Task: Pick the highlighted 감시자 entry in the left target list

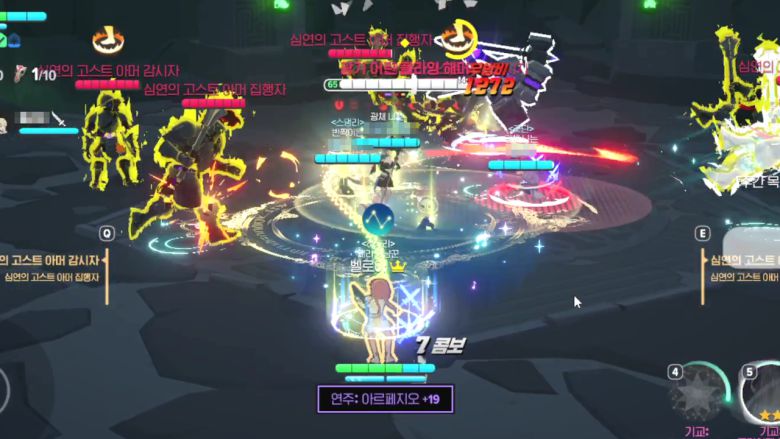Action: (52, 260)
